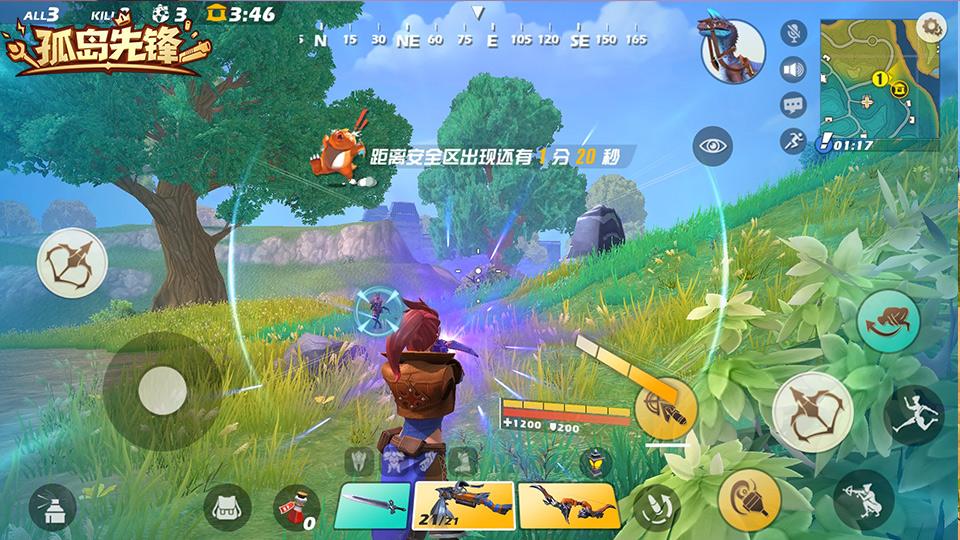
Task: Tap the eye free-look button
Action: 712,146
